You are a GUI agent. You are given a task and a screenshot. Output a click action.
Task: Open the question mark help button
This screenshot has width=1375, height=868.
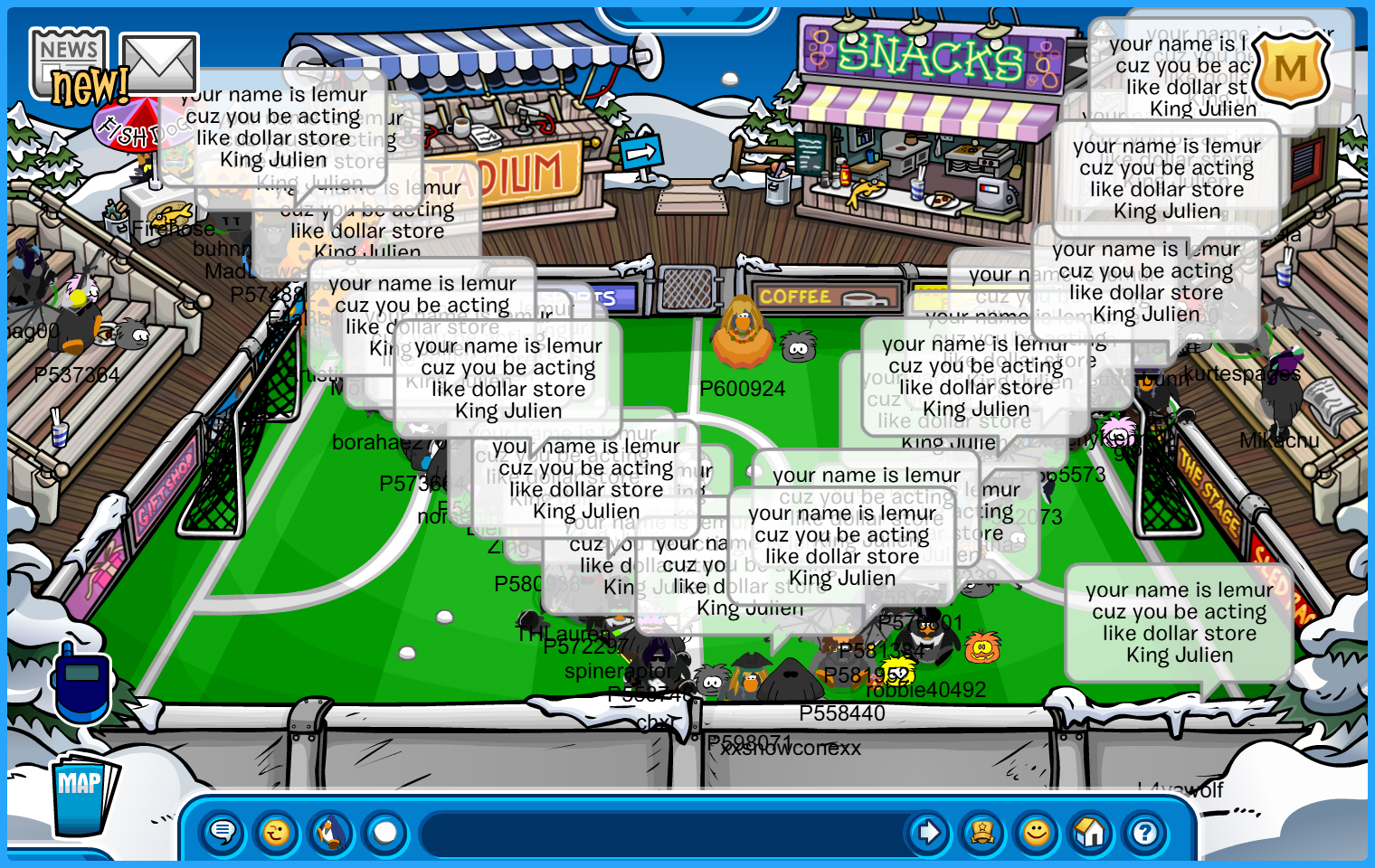[x=1145, y=832]
